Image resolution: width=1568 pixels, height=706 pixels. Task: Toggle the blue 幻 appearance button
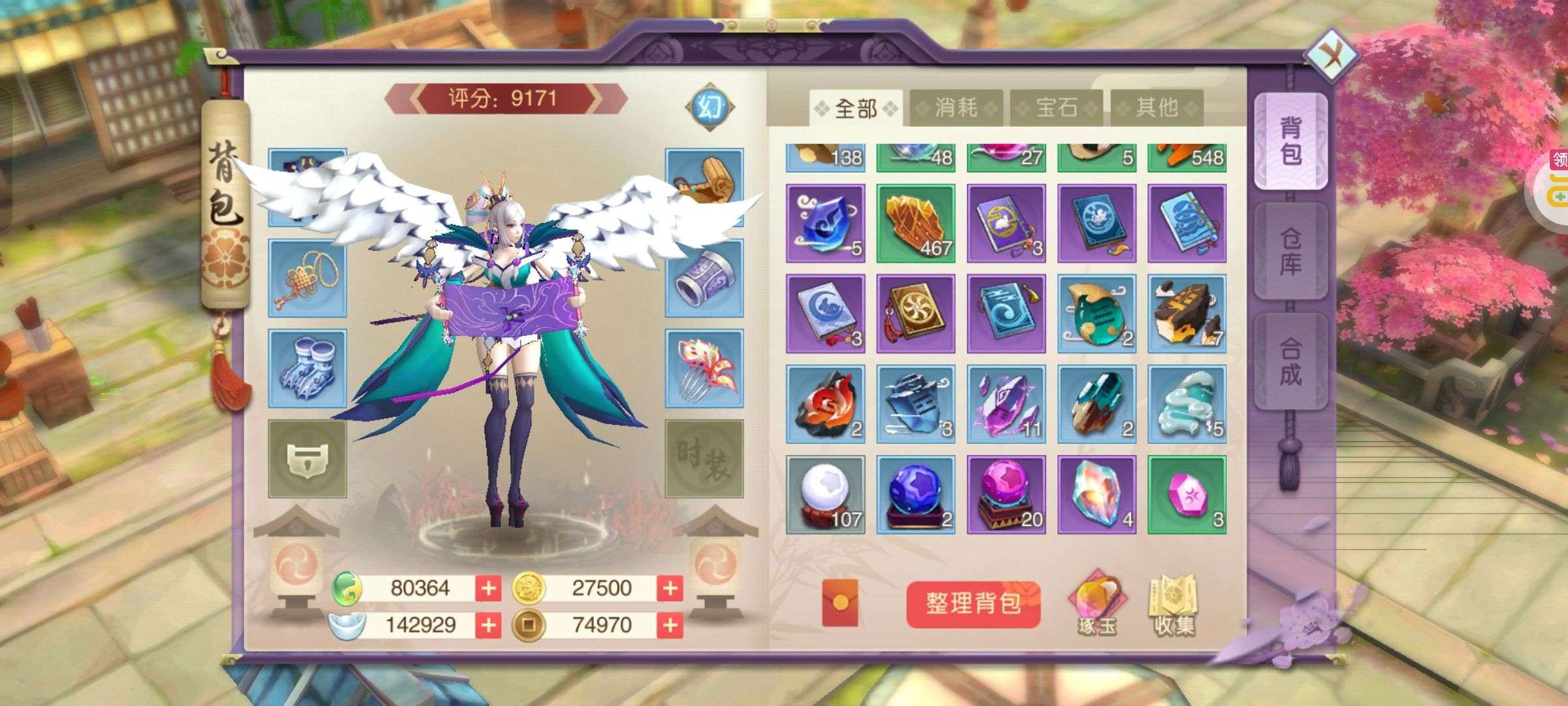point(710,107)
